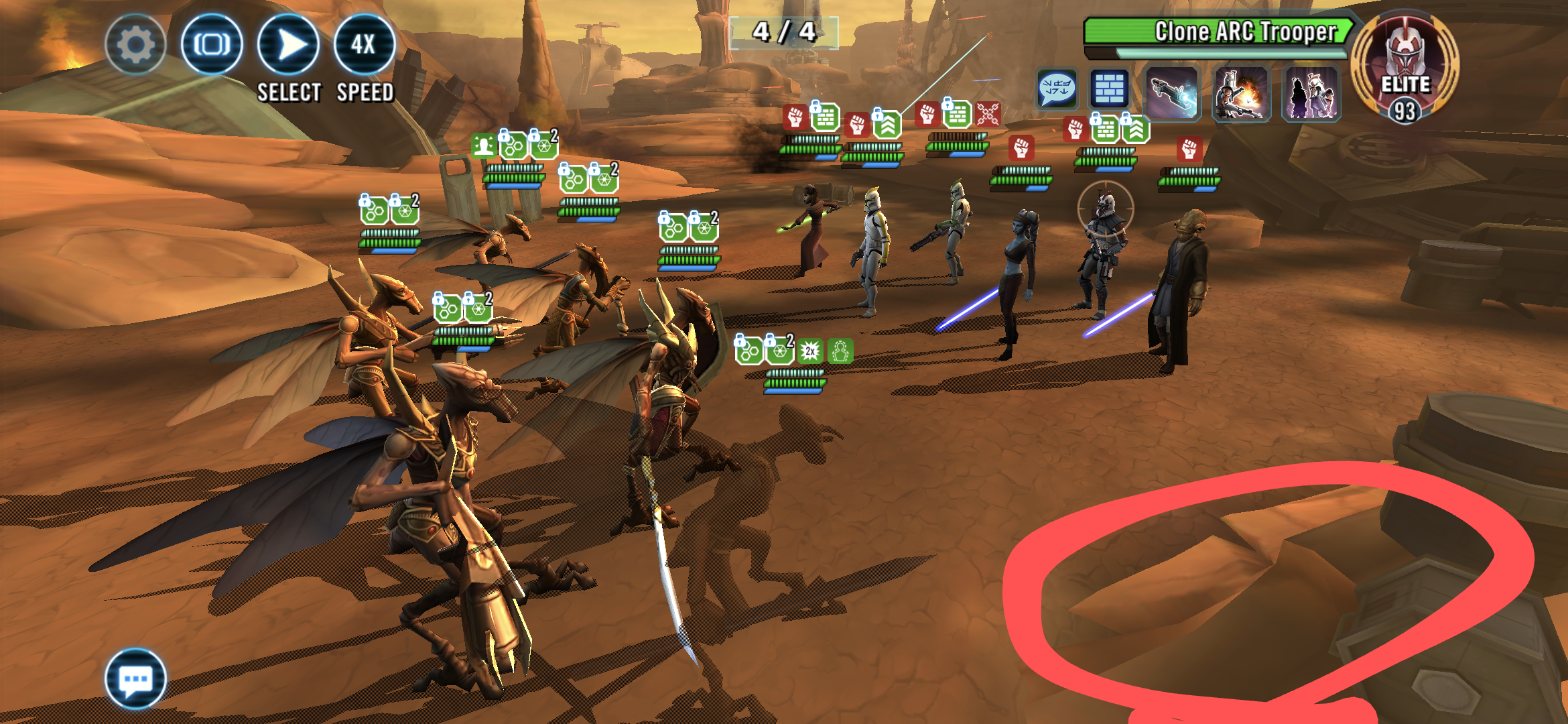Open the gear settings menu
This screenshot has width=1568, height=724.
click(x=135, y=45)
